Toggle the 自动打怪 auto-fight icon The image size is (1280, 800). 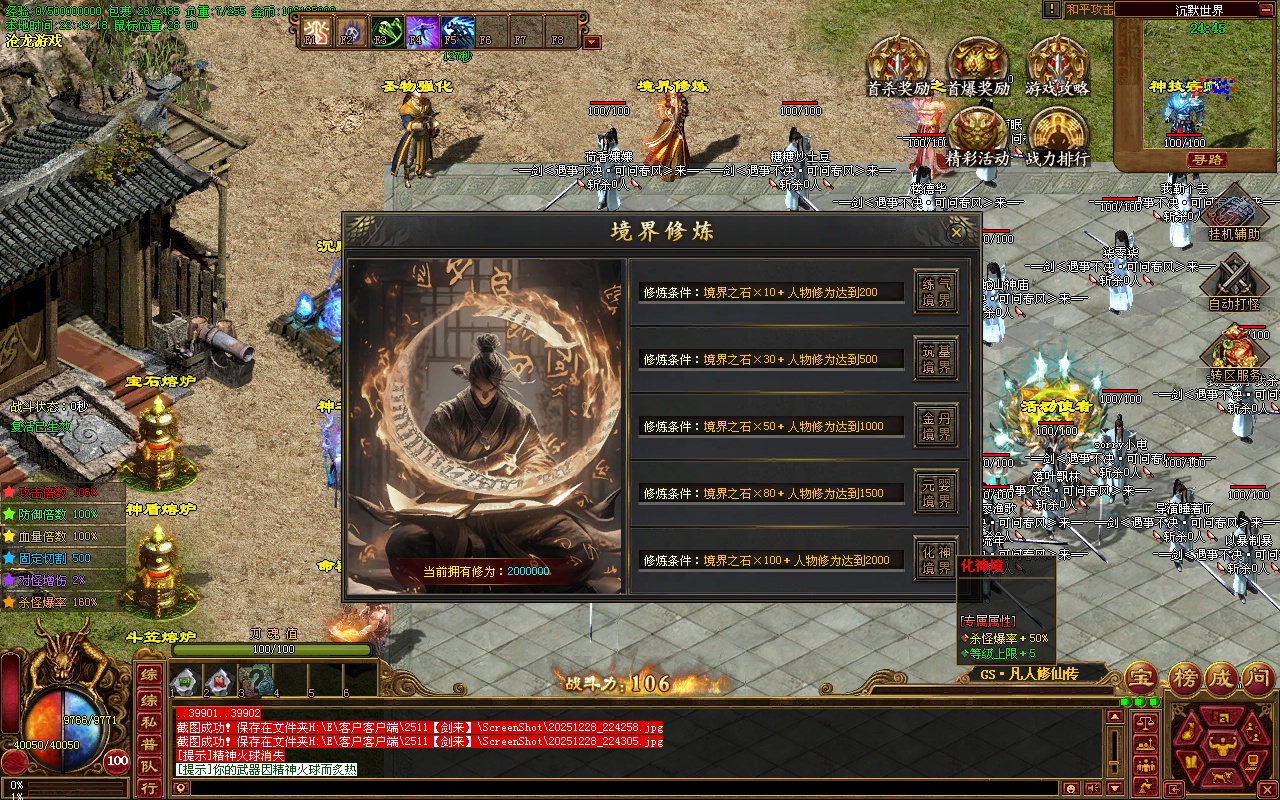(x=1233, y=282)
